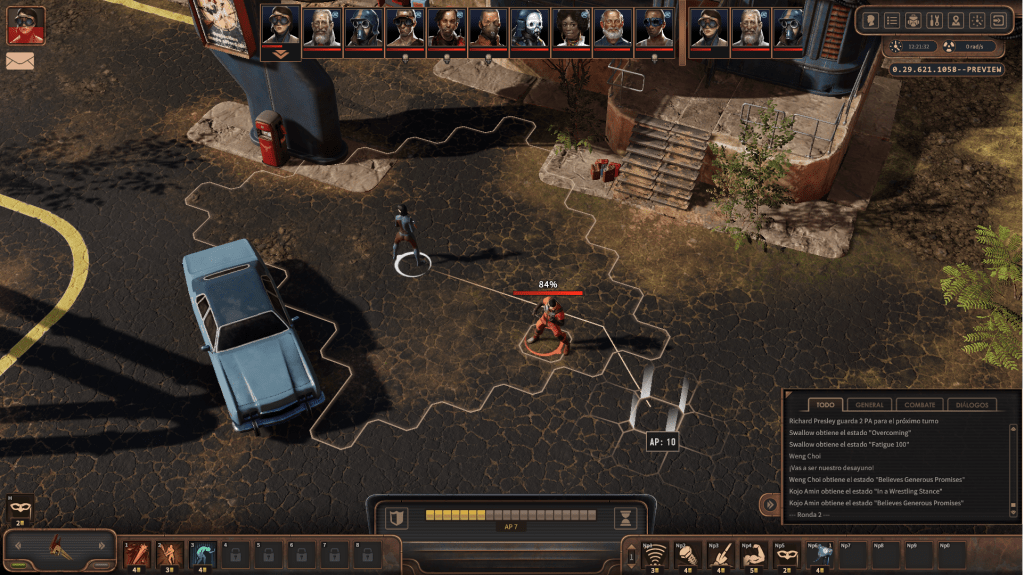
Task: Activate the shield defense button
Action: pyautogui.click(x=397, y=517)
